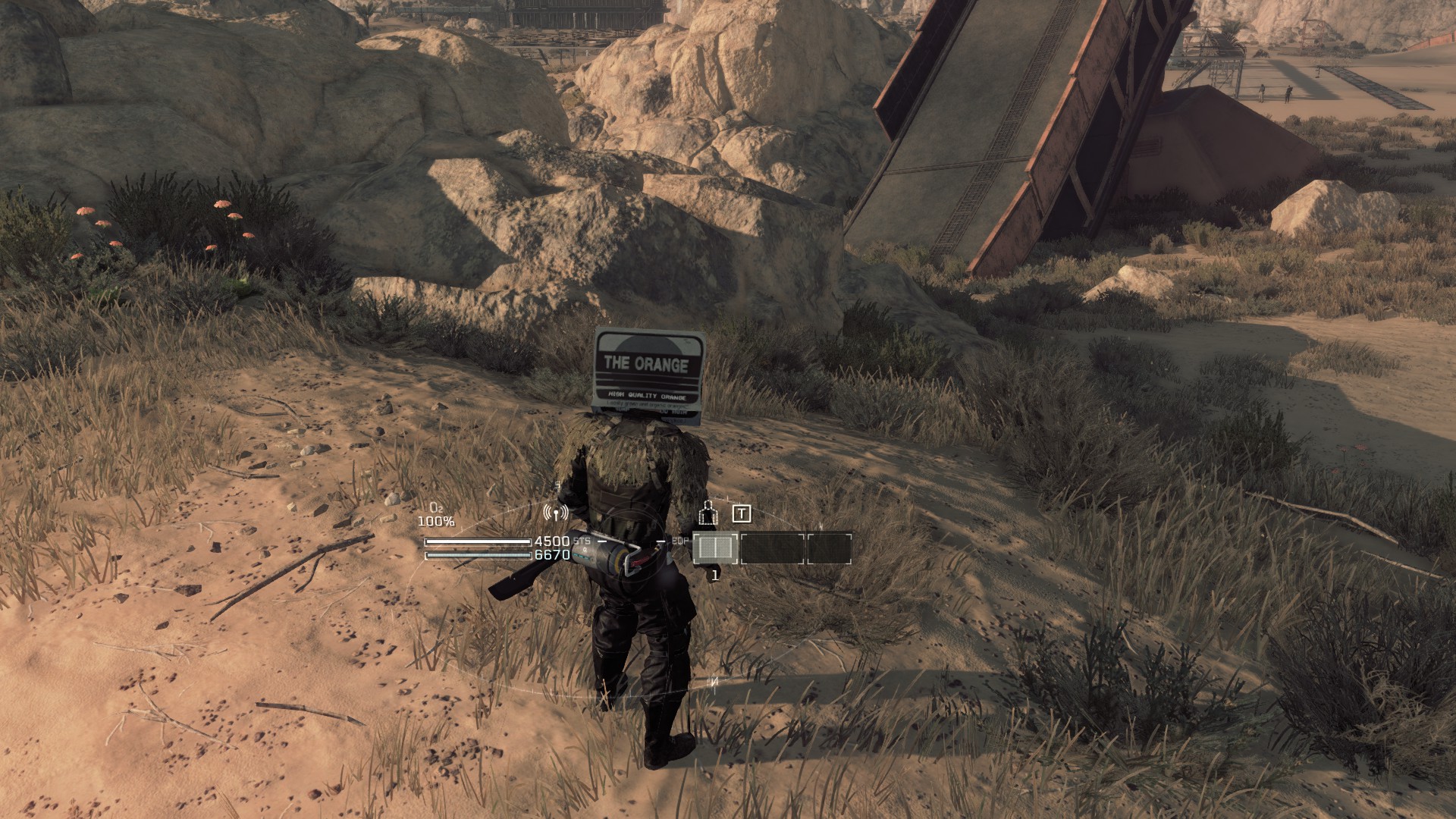This screenshot has width=1456, height=819.
Task: Click the standing stance silhouette icon
Action: pyautogui.click(x=708, y=513)
